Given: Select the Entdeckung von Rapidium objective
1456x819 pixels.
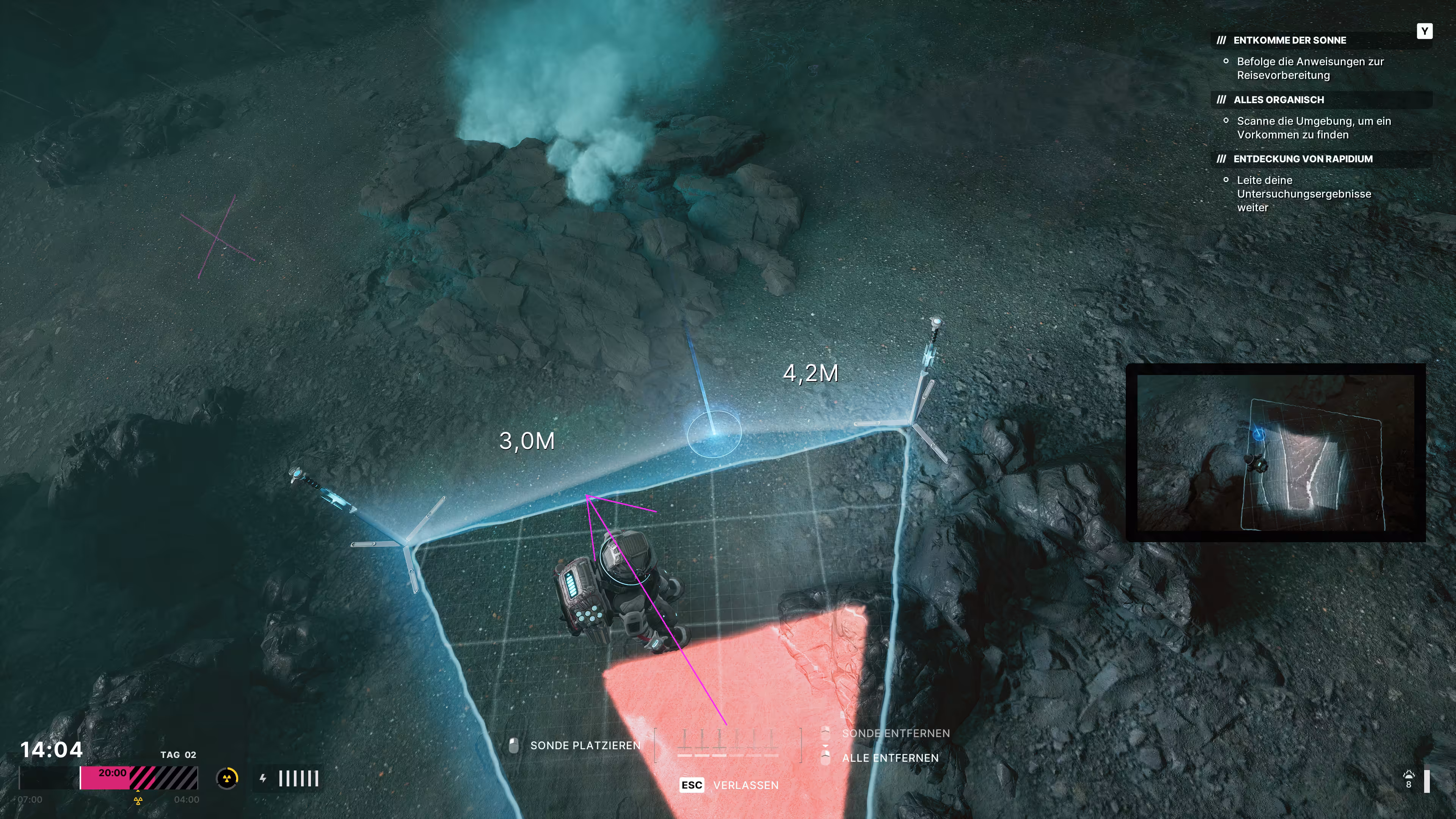Looking at the screenshot, I should click(1302, 159).
